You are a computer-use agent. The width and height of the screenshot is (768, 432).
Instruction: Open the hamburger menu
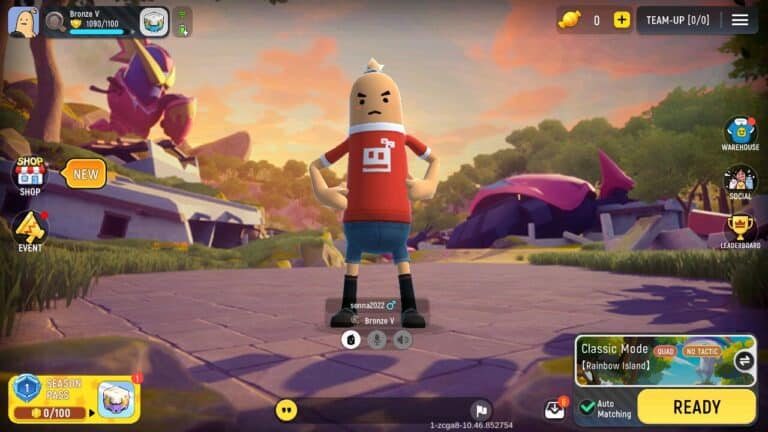(x=740, y=20)
